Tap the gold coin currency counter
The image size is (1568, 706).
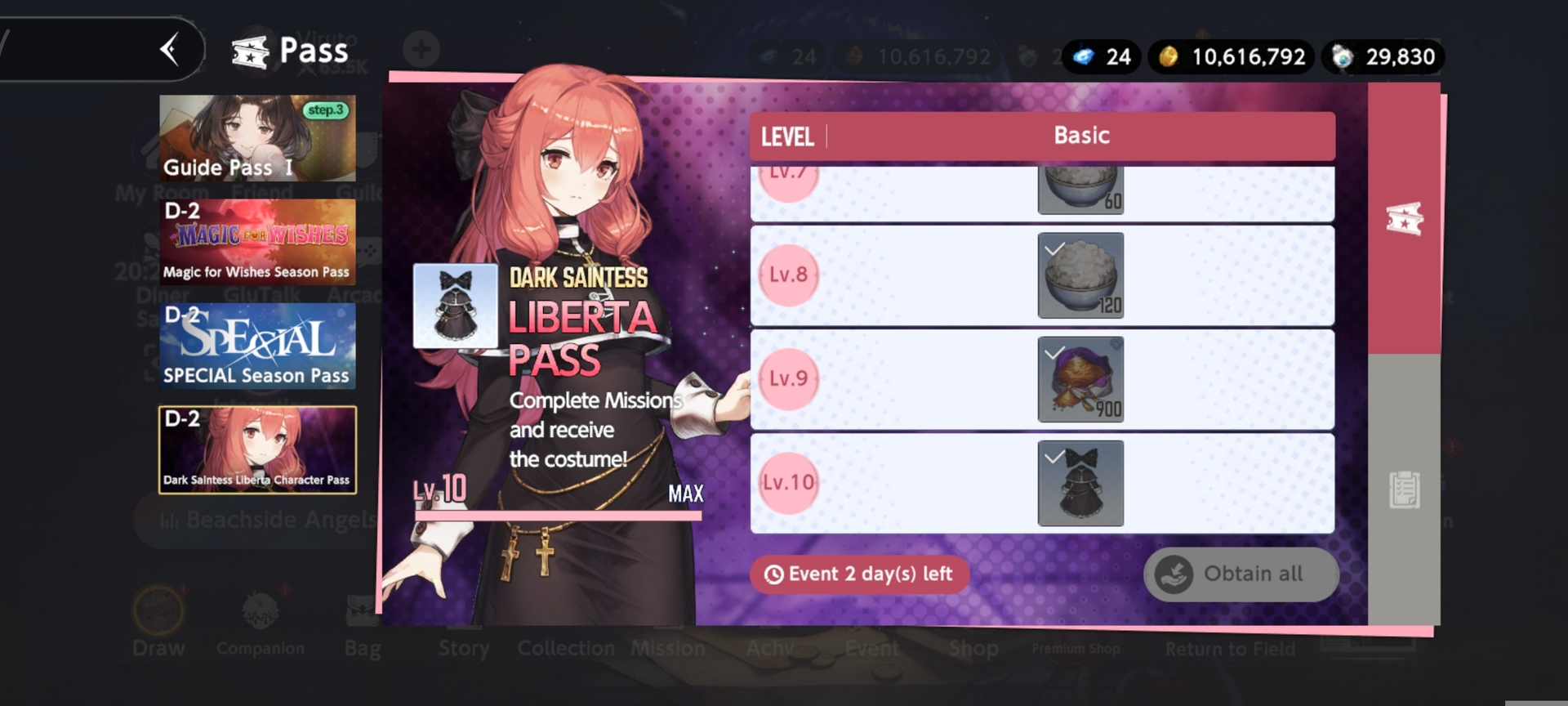pyautogui.click(x=1232, y=56)
